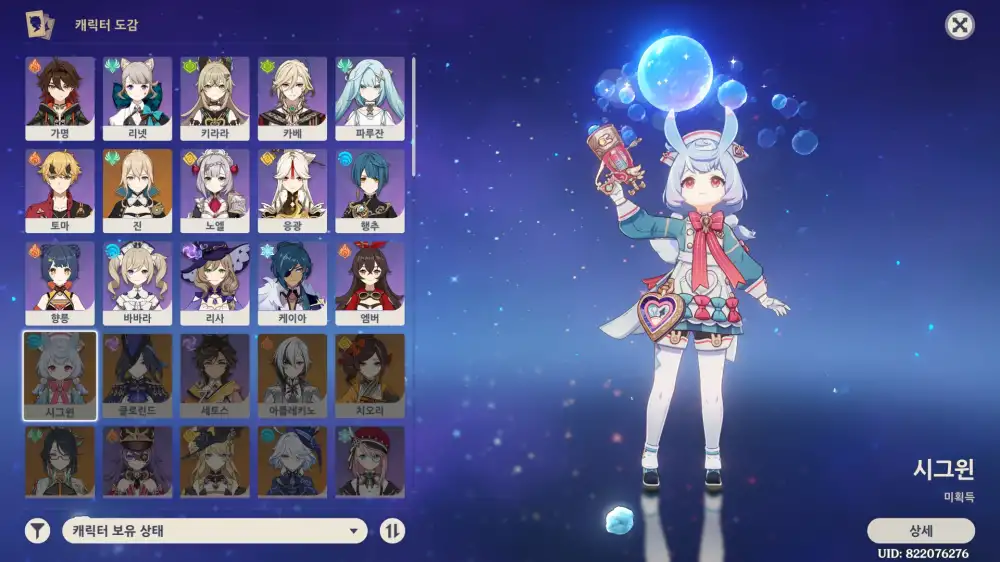This screenshot has height=562, width=1000.
Task: Choose the 행추 character tile
Action: (x=370, y=190)
